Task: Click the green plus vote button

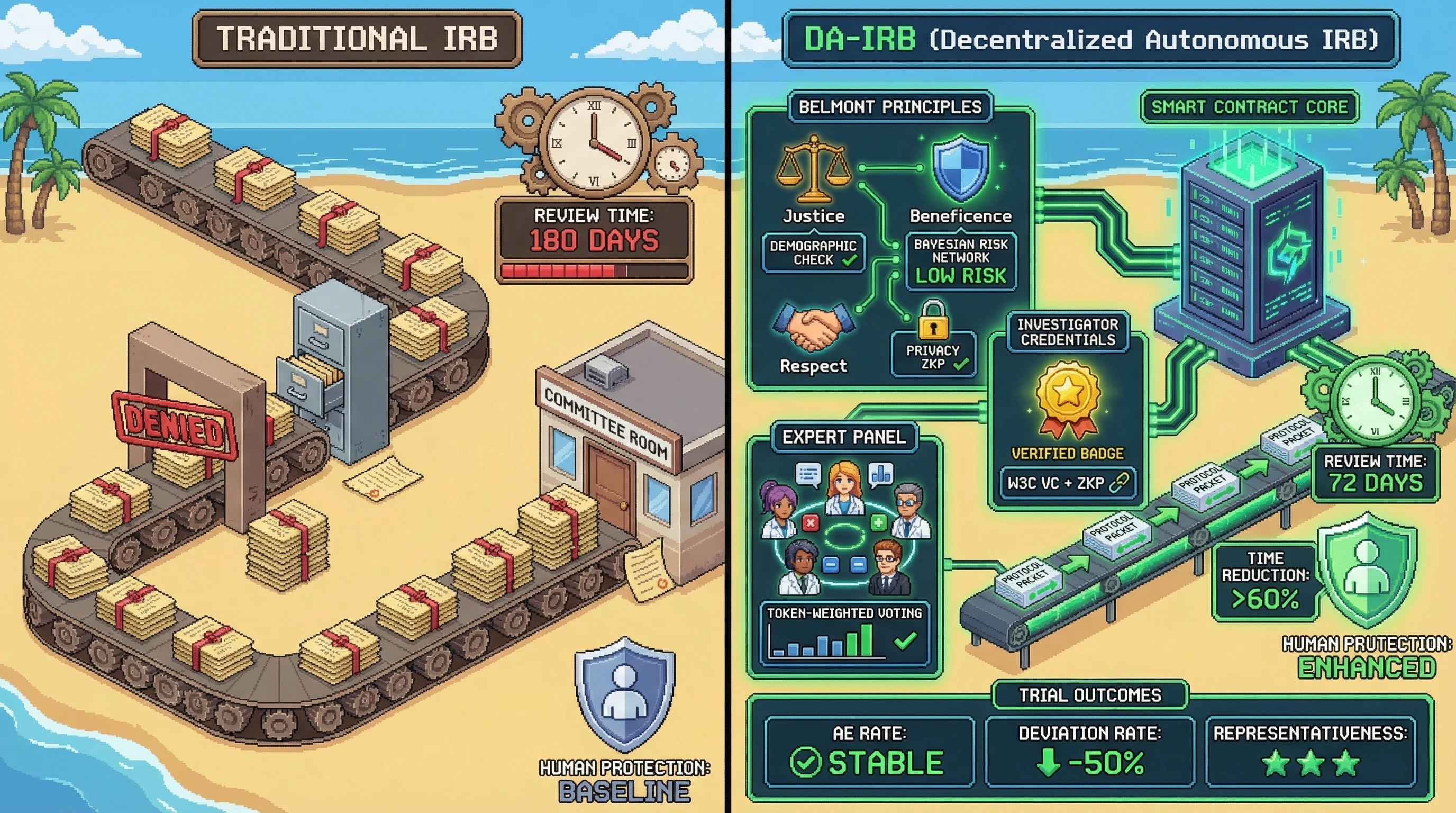Action: coord(878,523)
